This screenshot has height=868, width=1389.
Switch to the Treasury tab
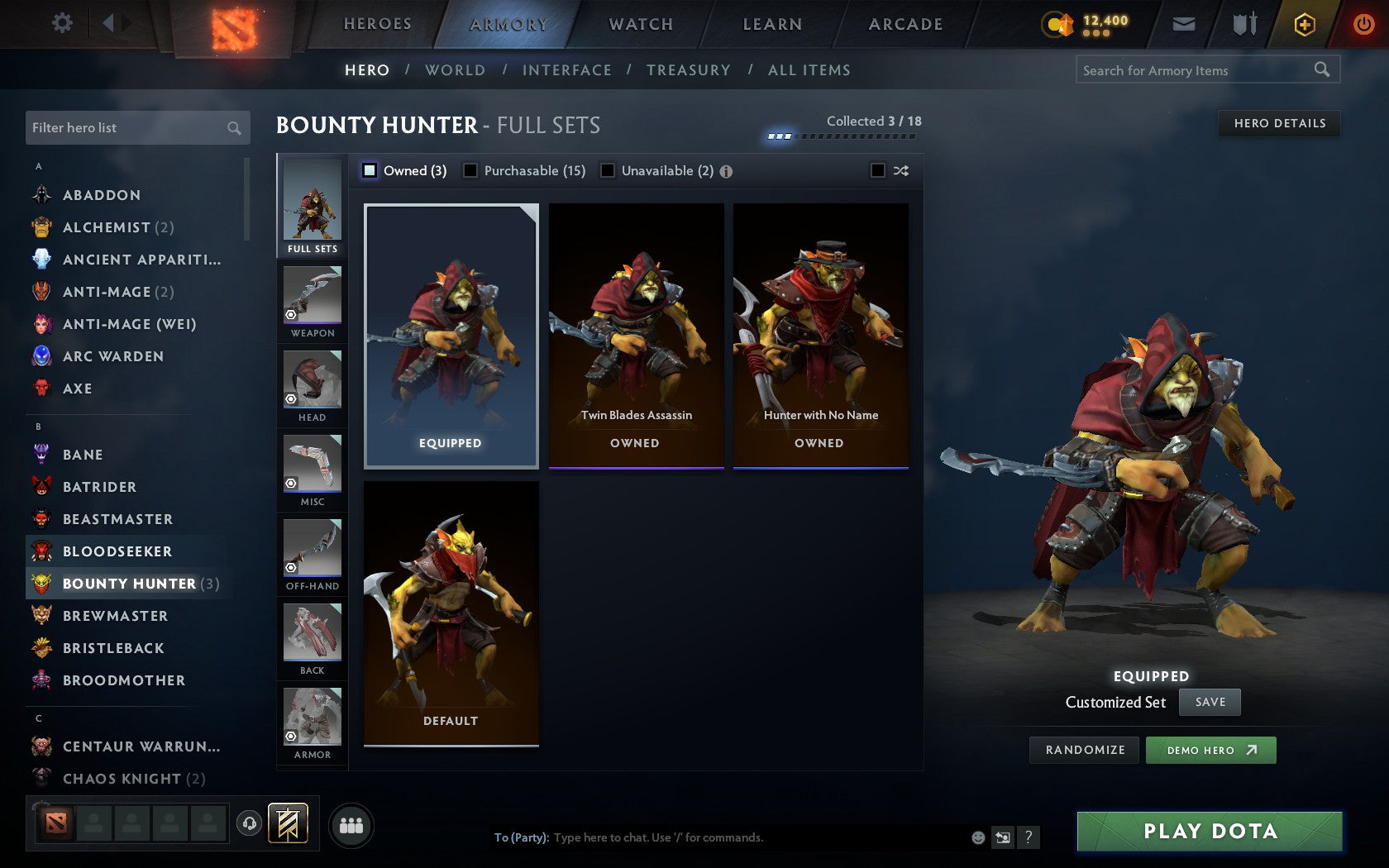(x=689, y=70)
